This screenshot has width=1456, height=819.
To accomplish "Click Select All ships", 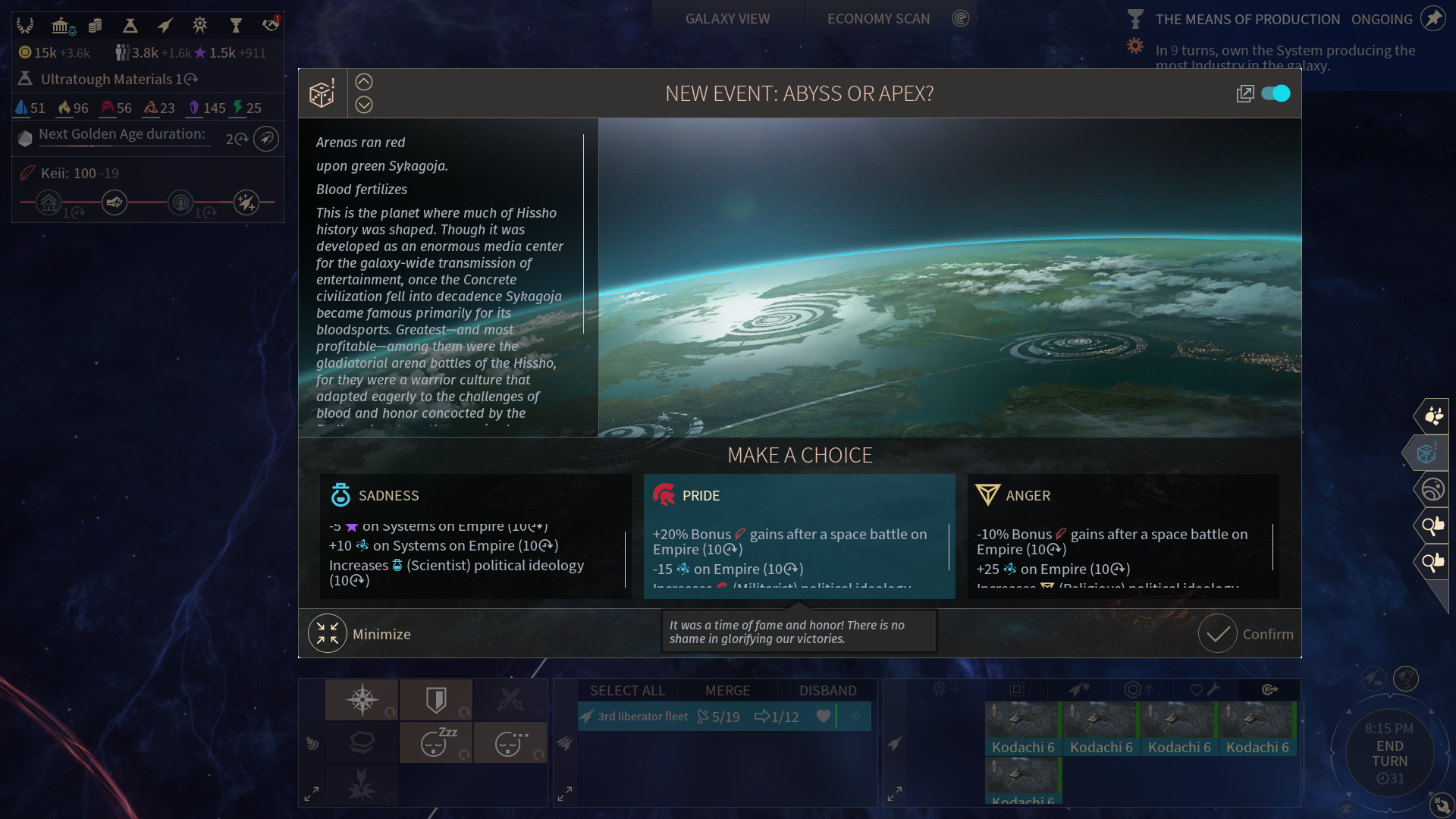I will click(x=627, y=690).
